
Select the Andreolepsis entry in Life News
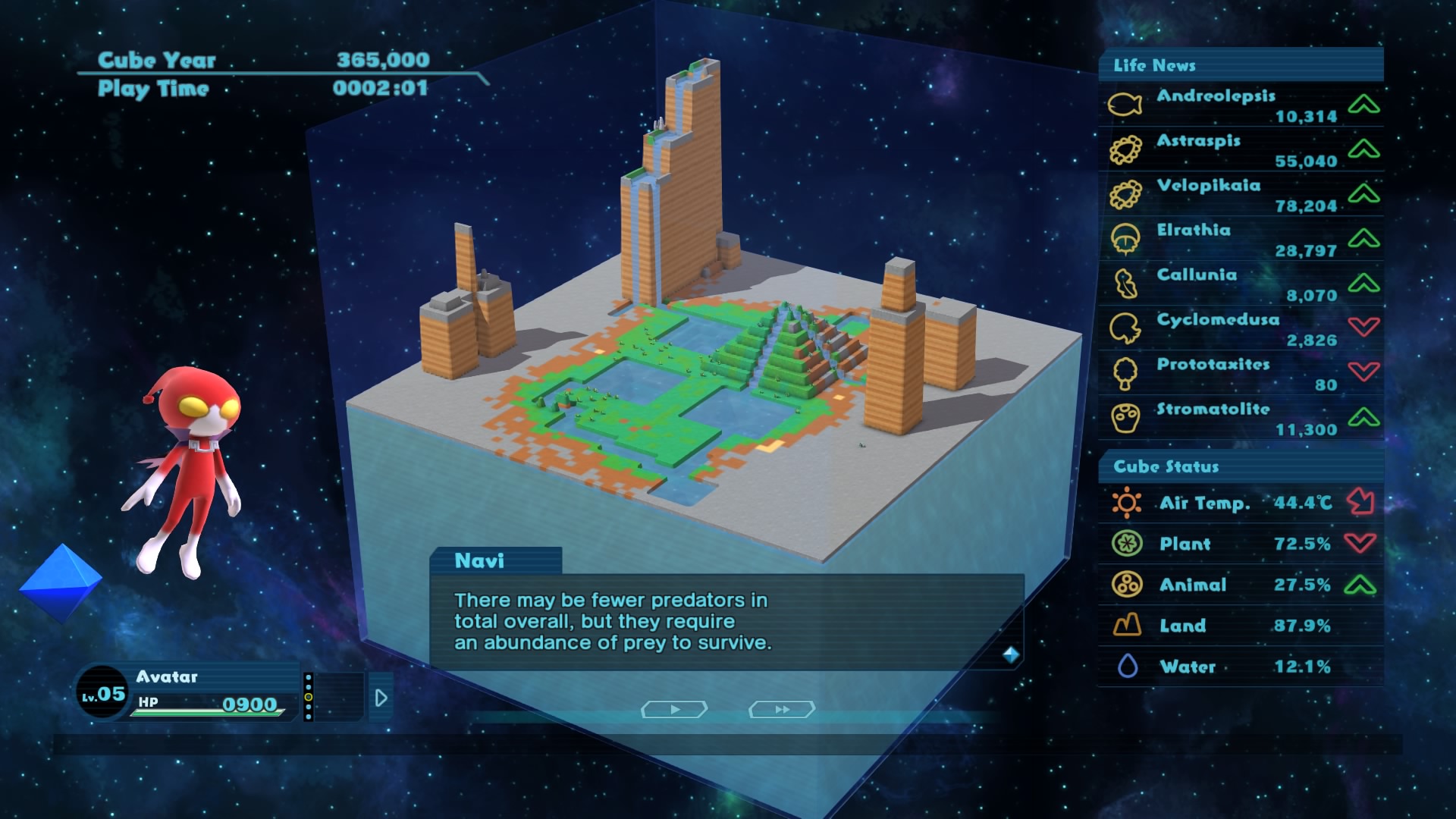point(1241,105)
